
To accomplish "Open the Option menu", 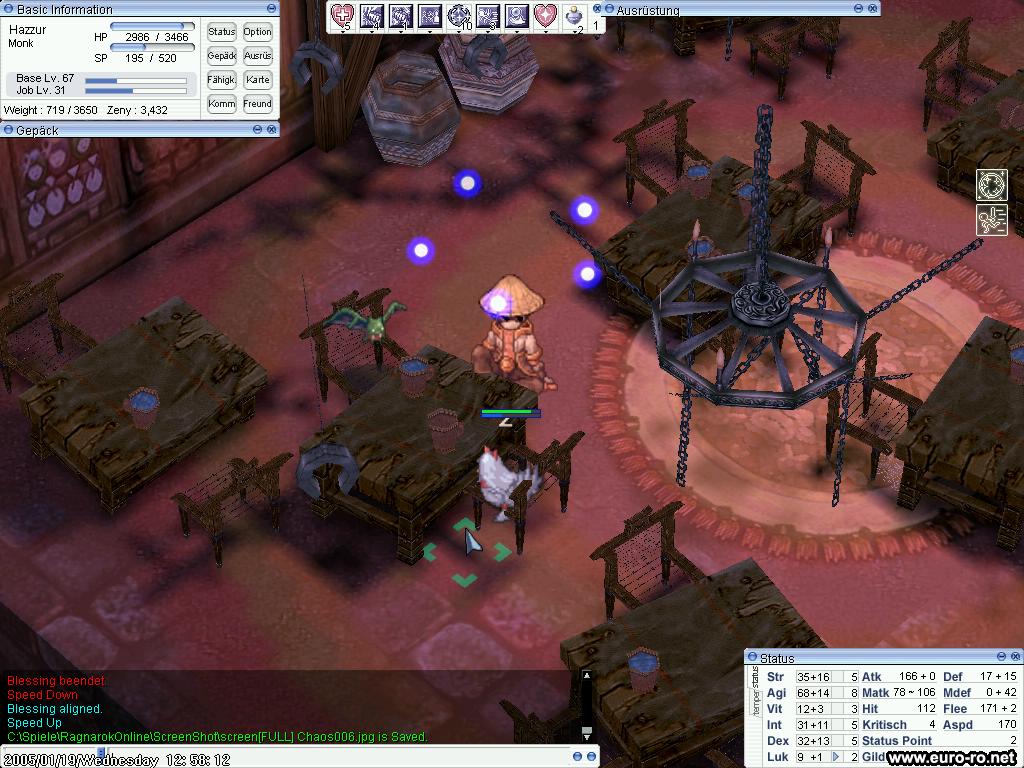I will point(257,32).
